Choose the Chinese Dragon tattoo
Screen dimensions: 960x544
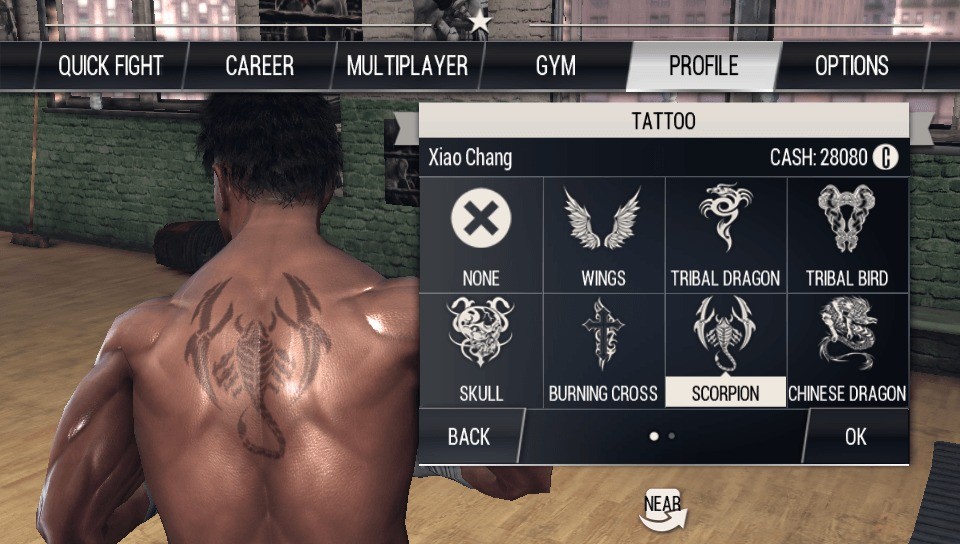(847, 350)
